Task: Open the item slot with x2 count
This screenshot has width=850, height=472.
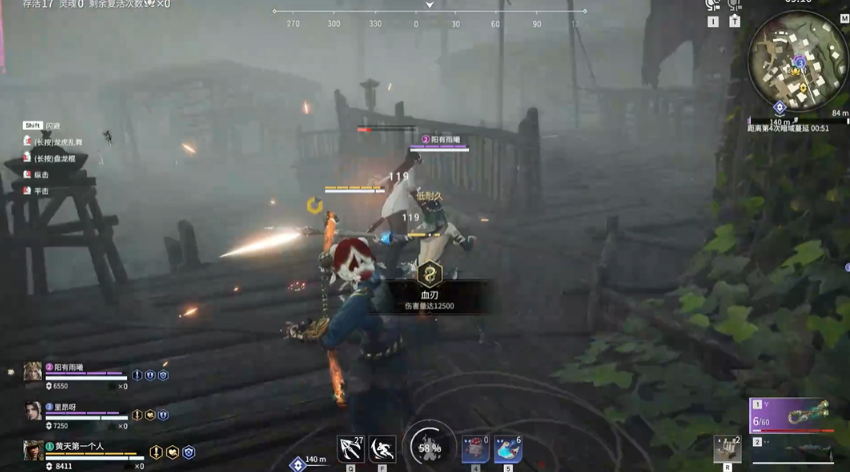Action: (x=727, y=449)
